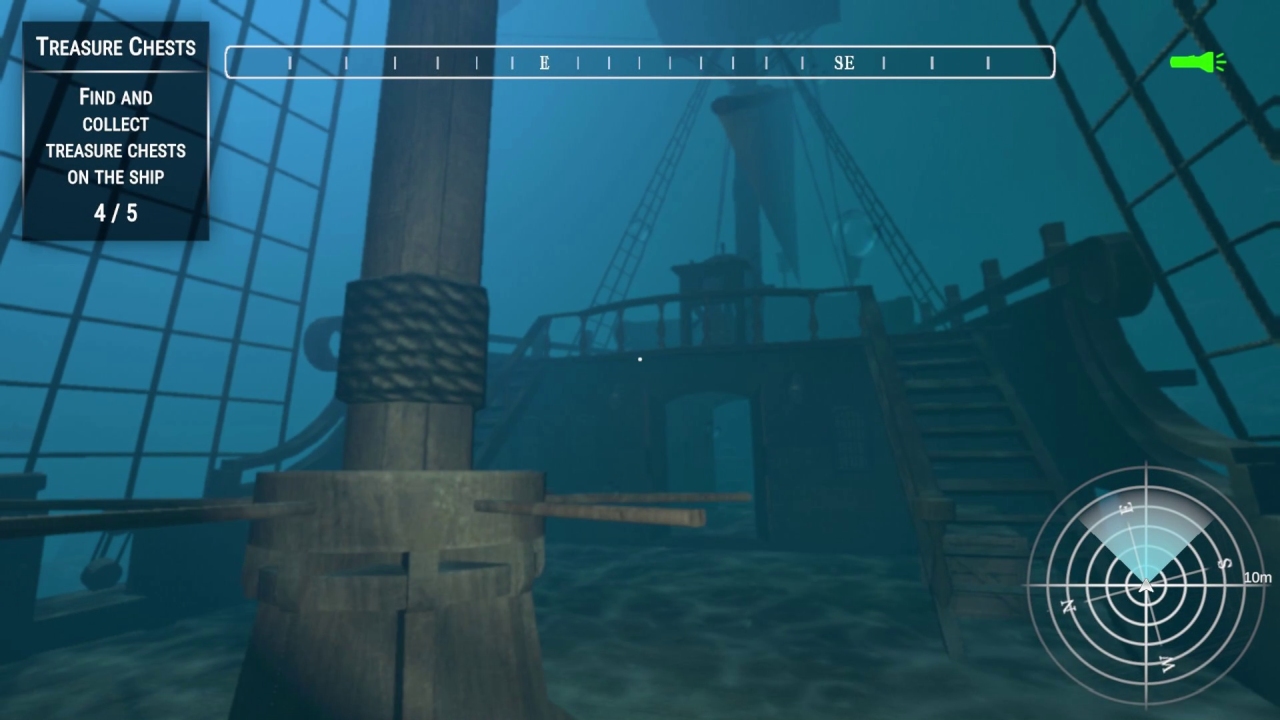The height and width of the screenshot is (720, 1280).
Task: Click the 10m range label
Action: point(1258,577)
